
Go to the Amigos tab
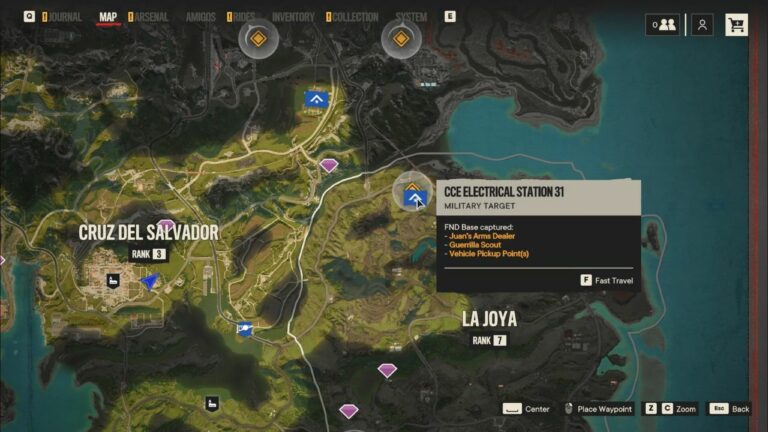coord(201,17)
